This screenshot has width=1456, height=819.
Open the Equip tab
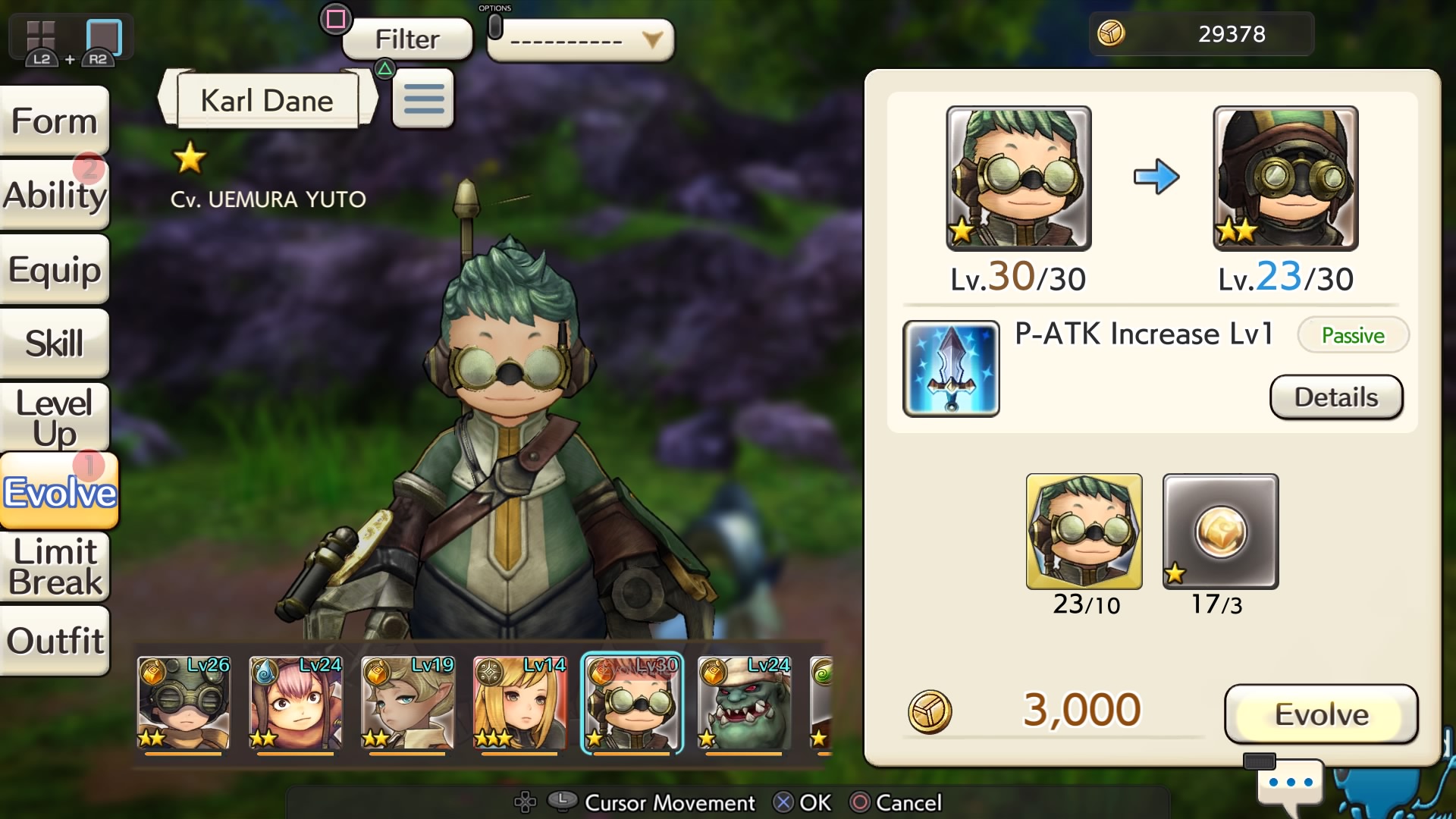[55, 269]
